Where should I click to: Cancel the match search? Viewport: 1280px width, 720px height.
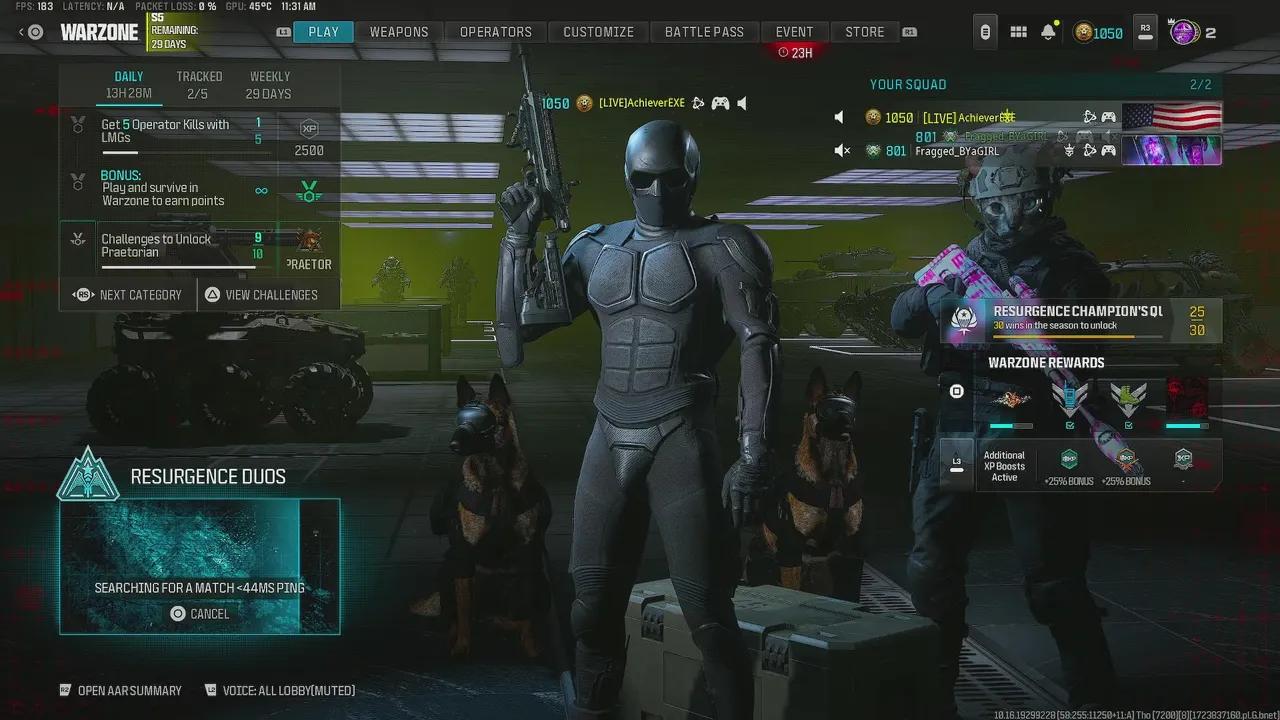pyautogui.click(x=200, y=613)
